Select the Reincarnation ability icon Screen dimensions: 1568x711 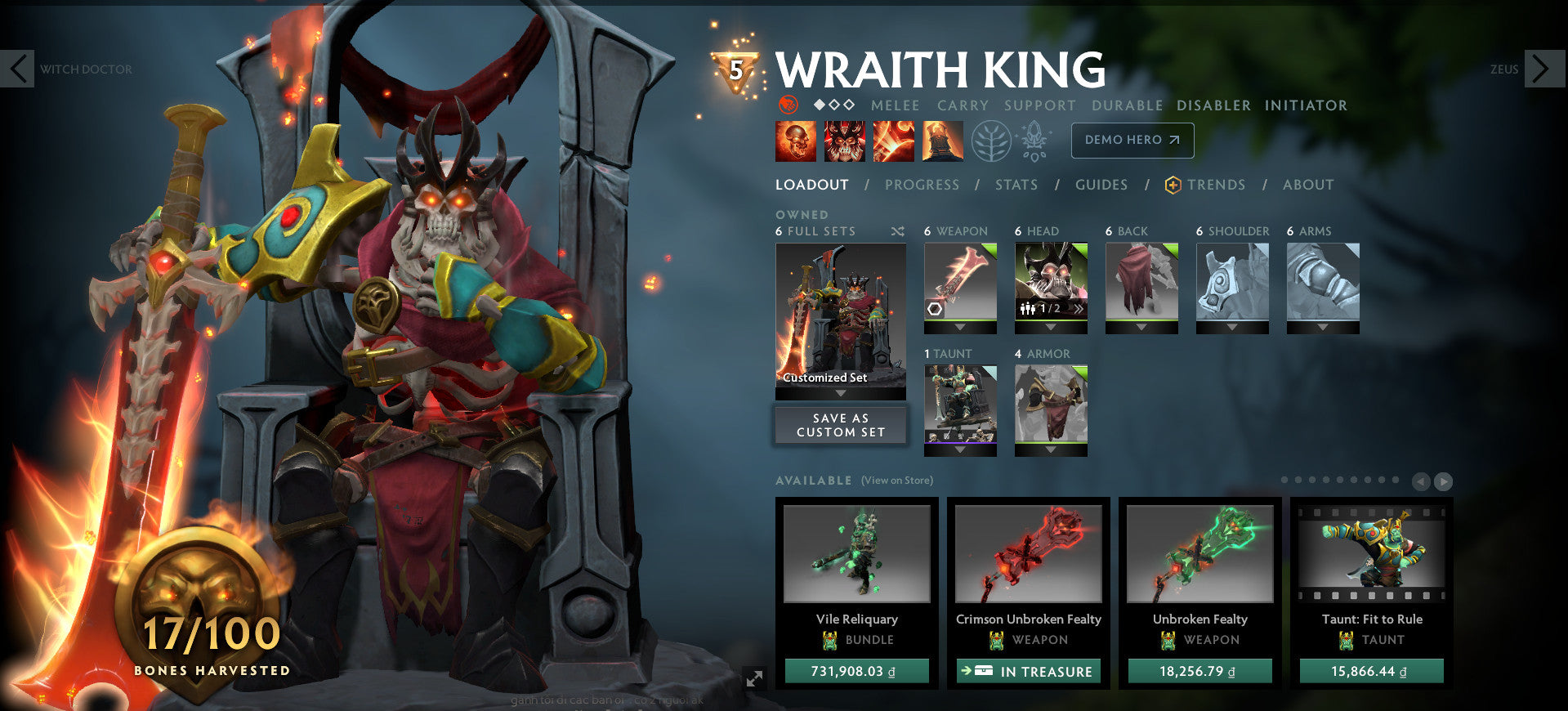[942, 141]
